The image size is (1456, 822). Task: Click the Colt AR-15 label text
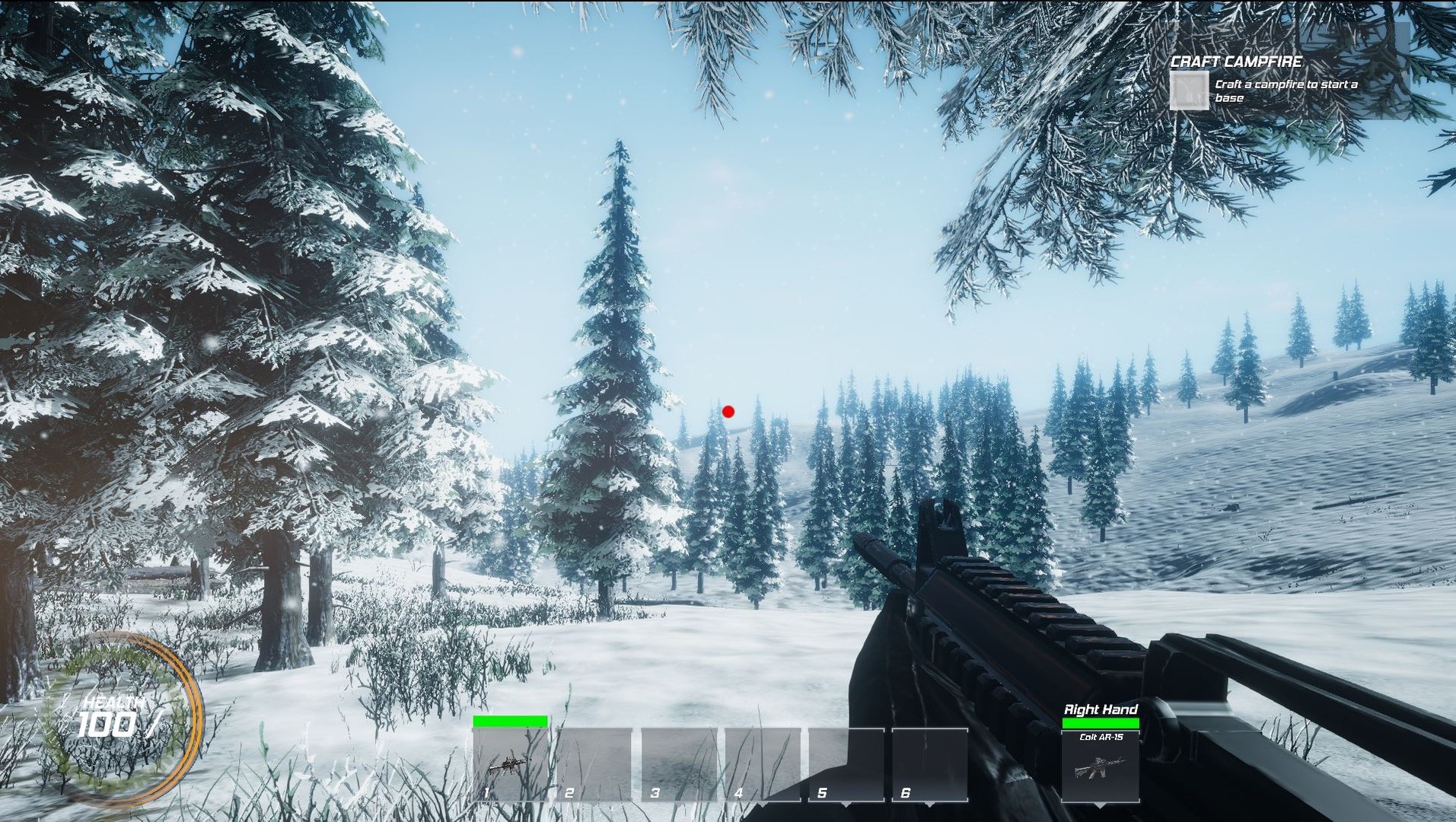tap(1104, 737)
